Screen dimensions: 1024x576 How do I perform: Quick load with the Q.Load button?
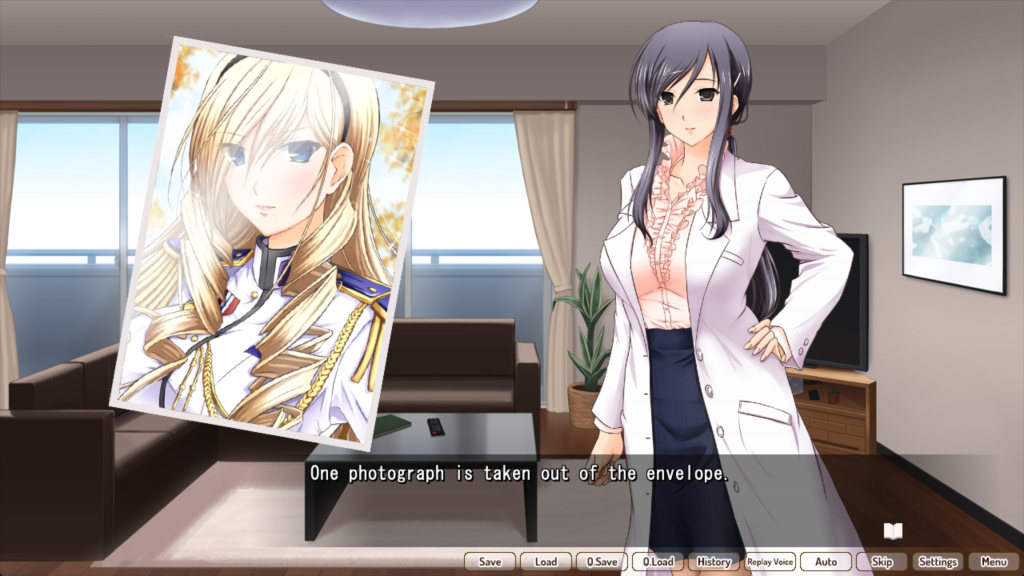pos(658,562)
